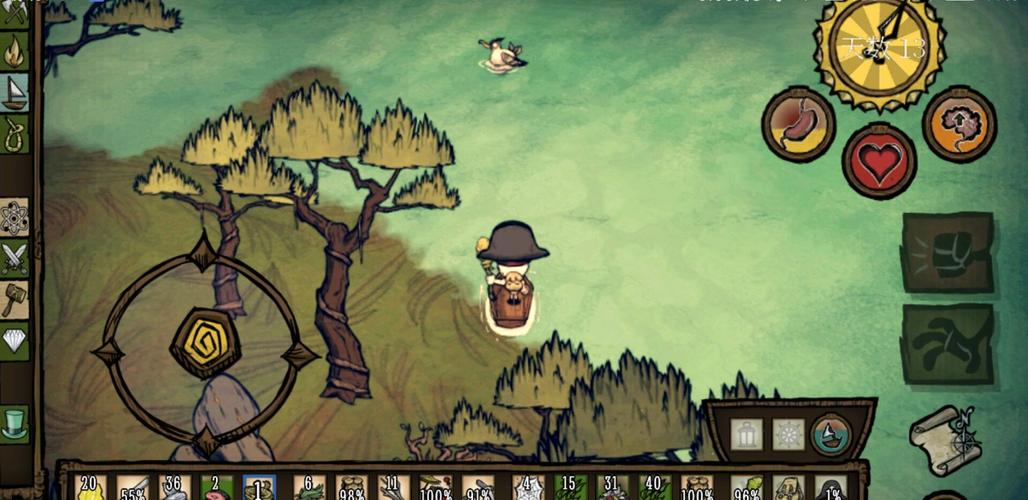This screenshot has height=500, width=1028.
Task: Select the ship wheel boat slot
Action: click(x=788, y=434)
